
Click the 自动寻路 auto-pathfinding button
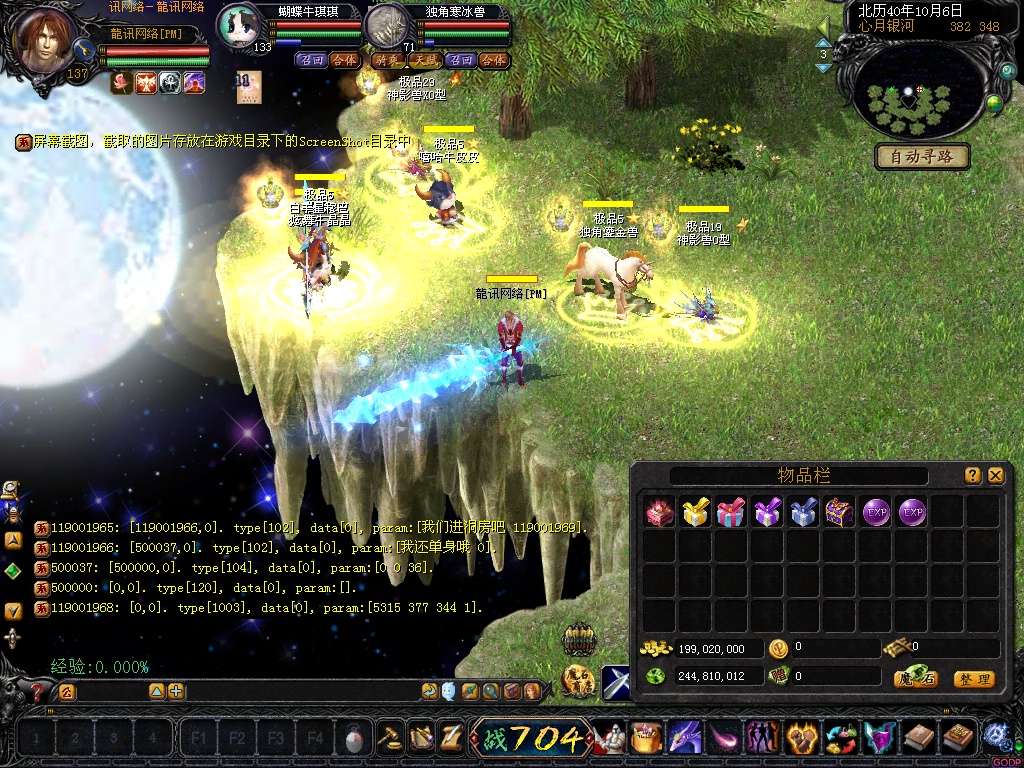(x=922, y=156)
